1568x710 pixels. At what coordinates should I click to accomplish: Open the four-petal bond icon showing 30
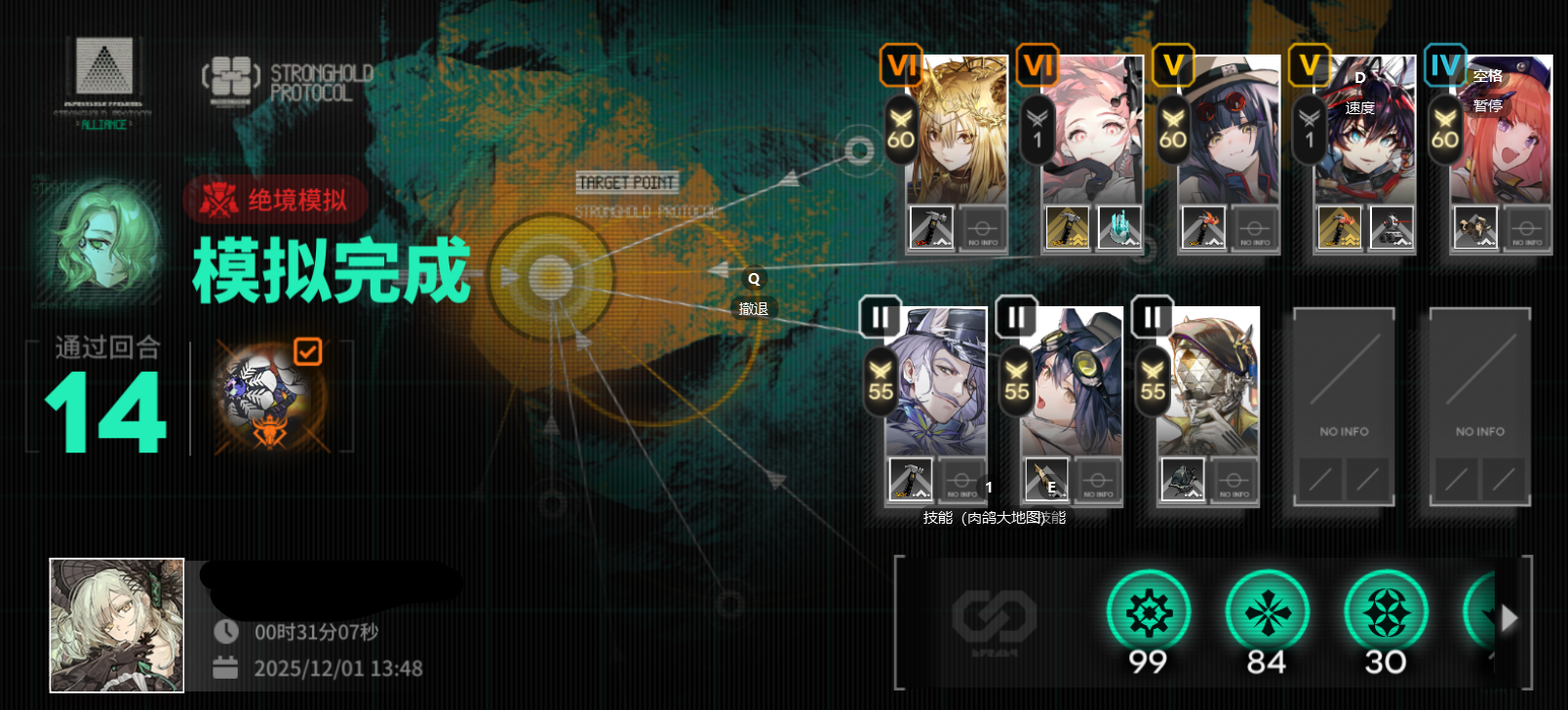1386,613
